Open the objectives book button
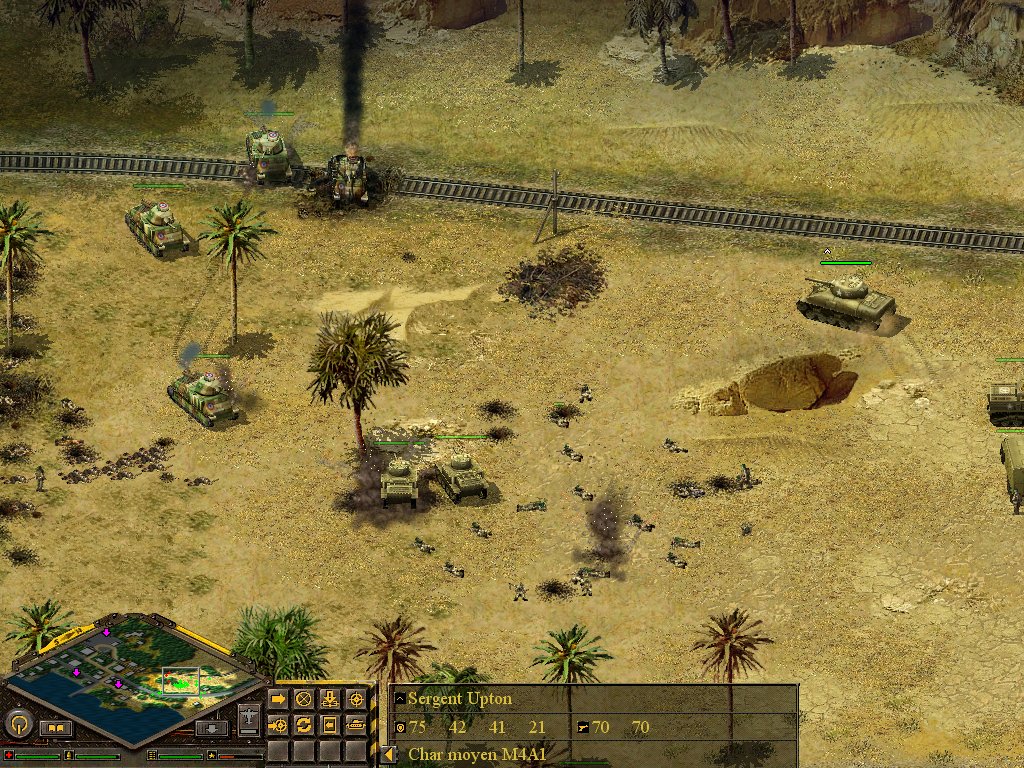 click(x=56, y=728)
